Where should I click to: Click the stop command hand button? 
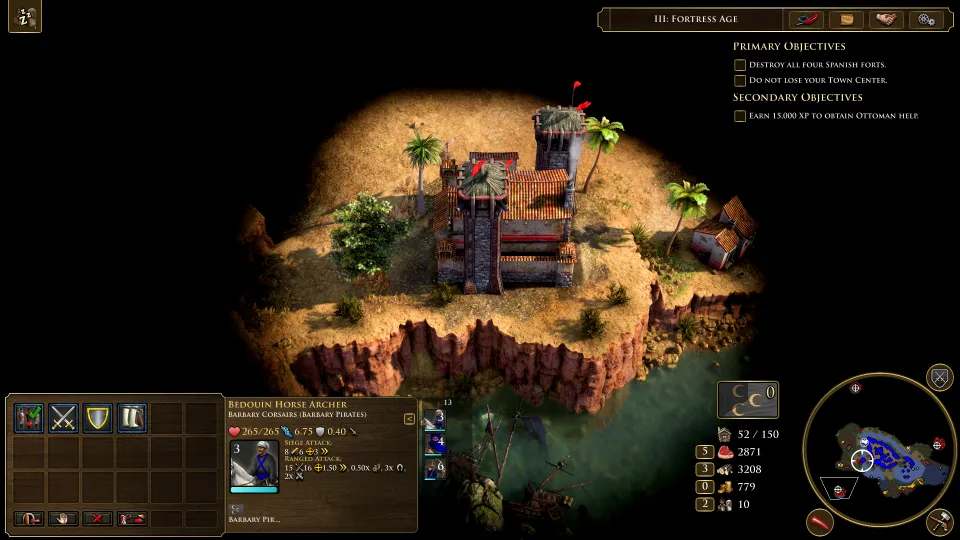click(x=64, y=519)
